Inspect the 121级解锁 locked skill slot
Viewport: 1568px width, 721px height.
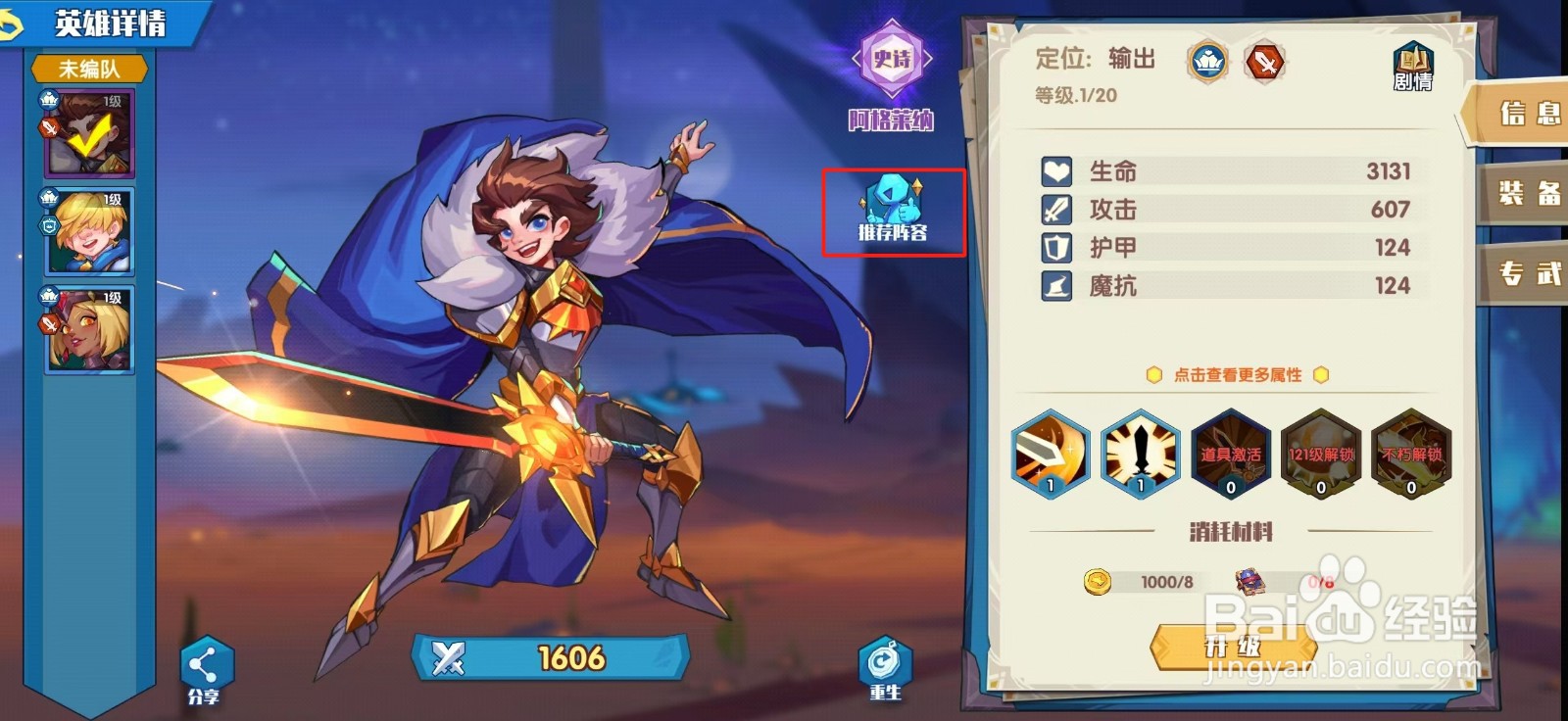[x=1319, y=456]
